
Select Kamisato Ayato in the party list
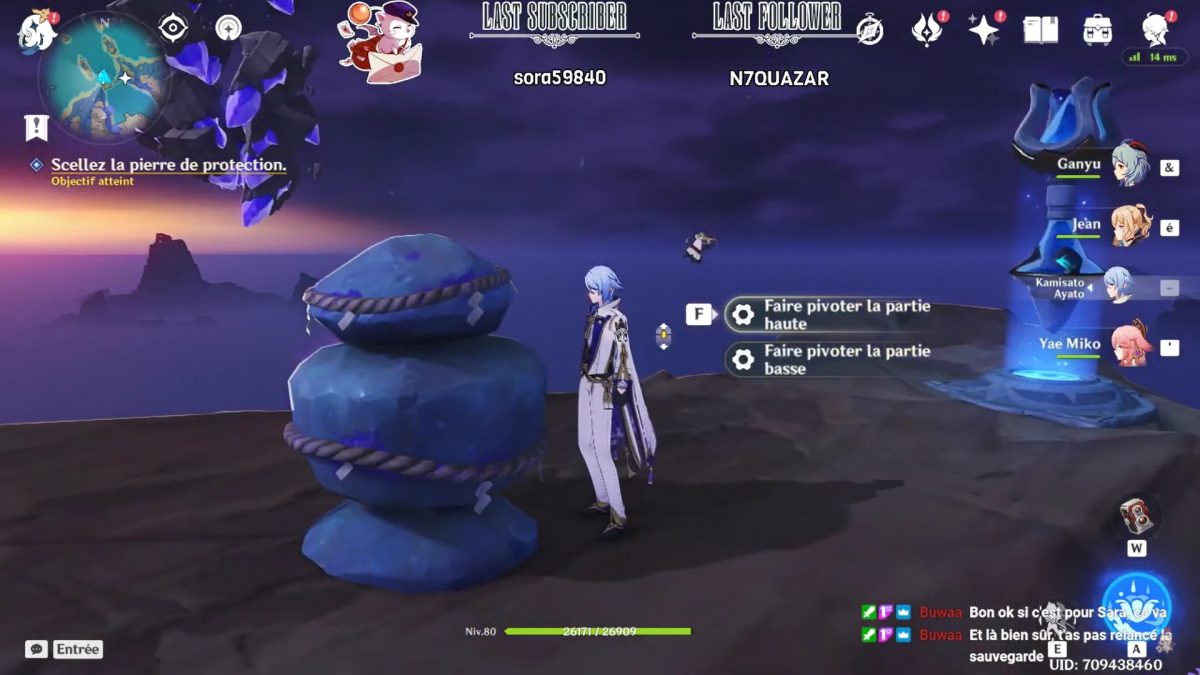click(x=1118, y=287)
